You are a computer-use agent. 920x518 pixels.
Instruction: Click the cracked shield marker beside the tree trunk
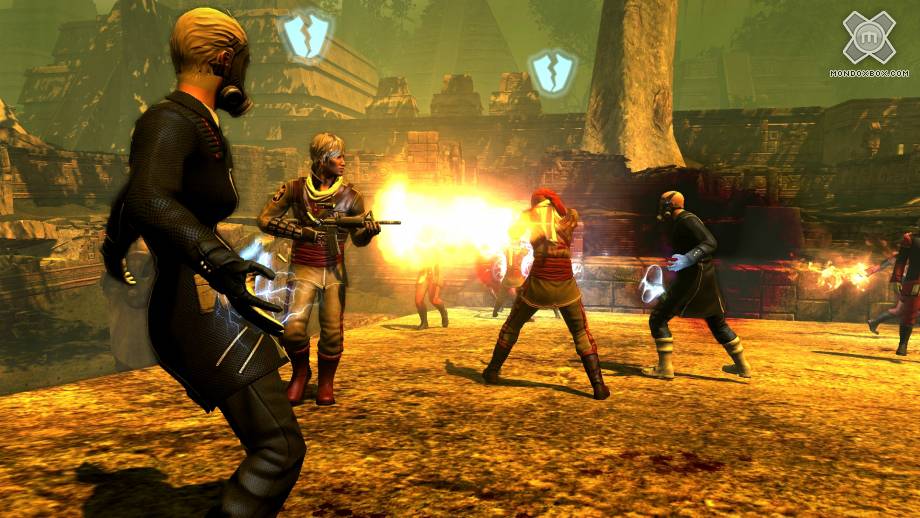[552, 72]
